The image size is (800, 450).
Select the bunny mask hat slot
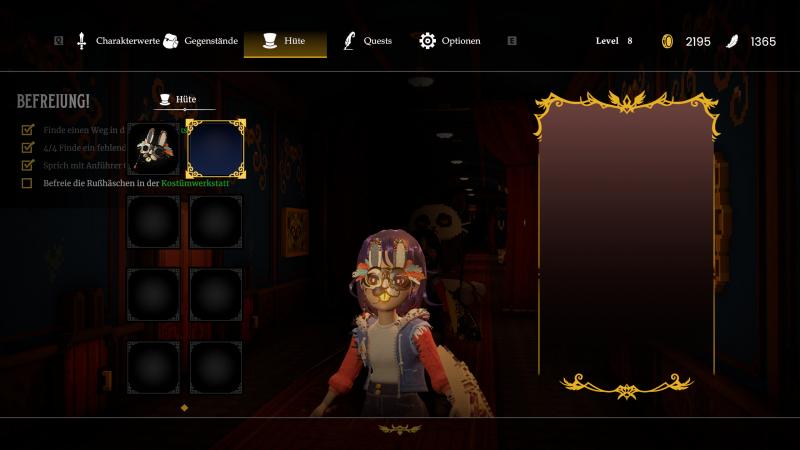pos(153,148)
